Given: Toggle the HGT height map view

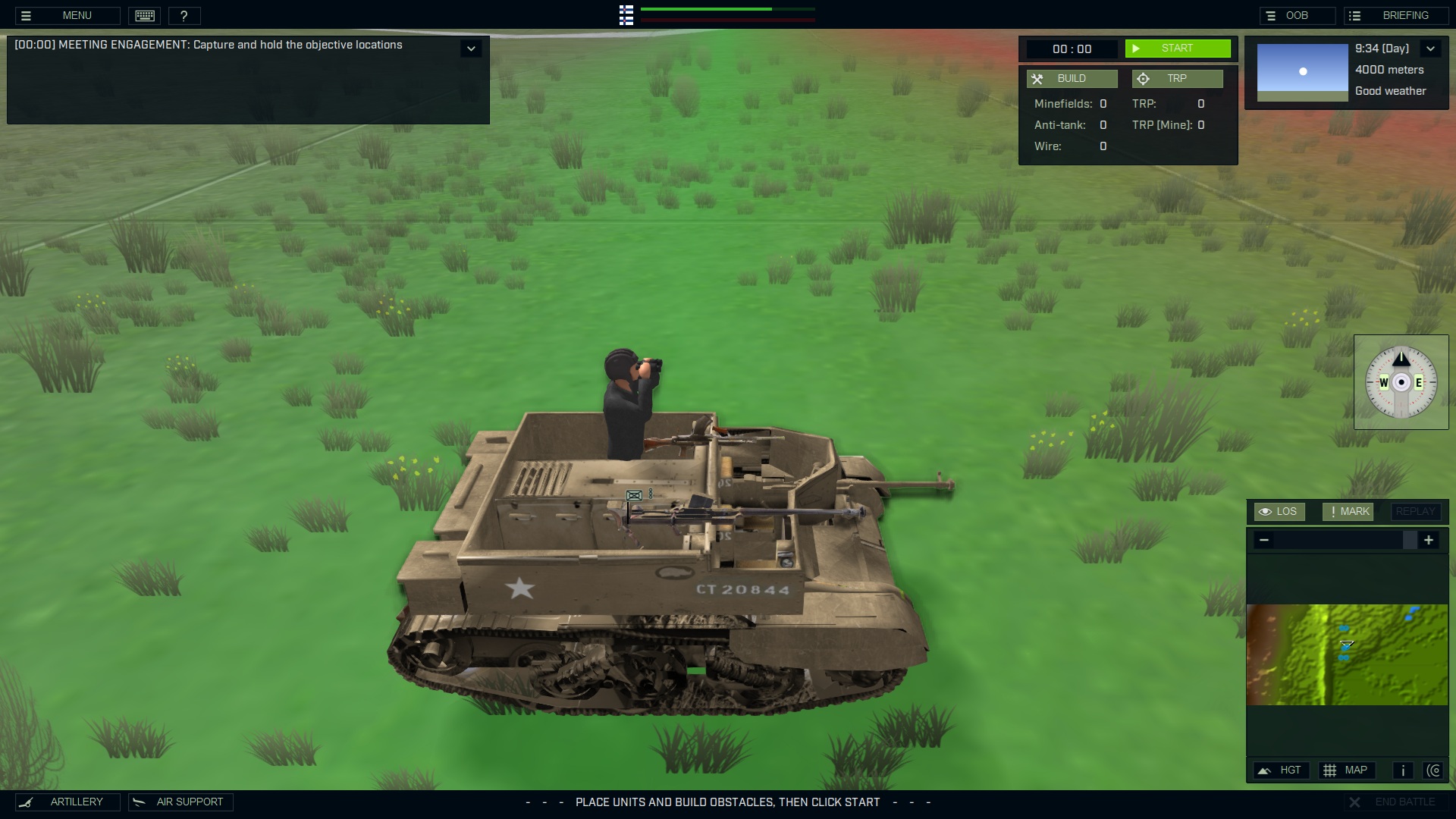Looking at the screenshot, I should point(1282,770).
